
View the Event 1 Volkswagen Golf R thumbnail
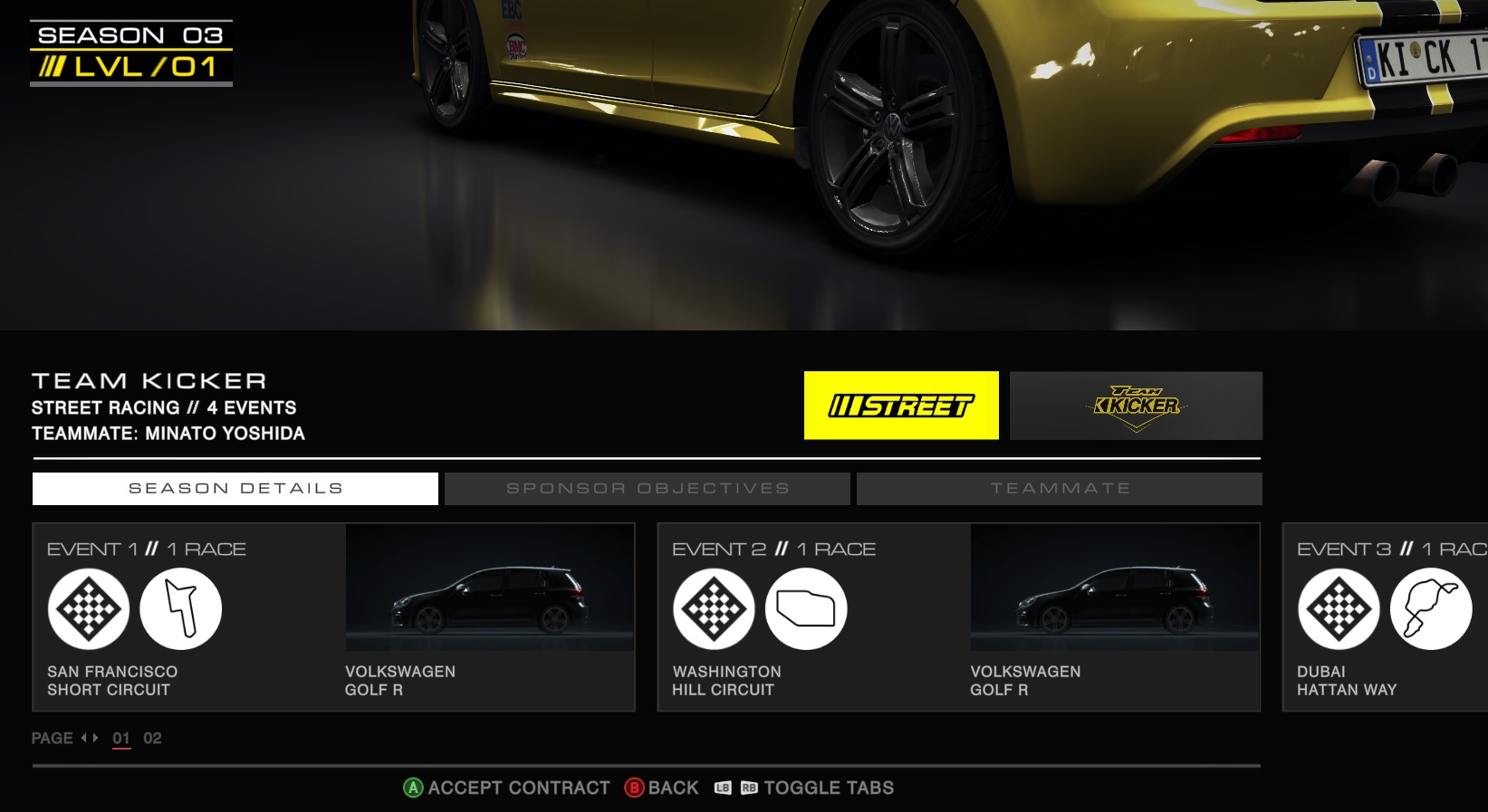point(489,588)
